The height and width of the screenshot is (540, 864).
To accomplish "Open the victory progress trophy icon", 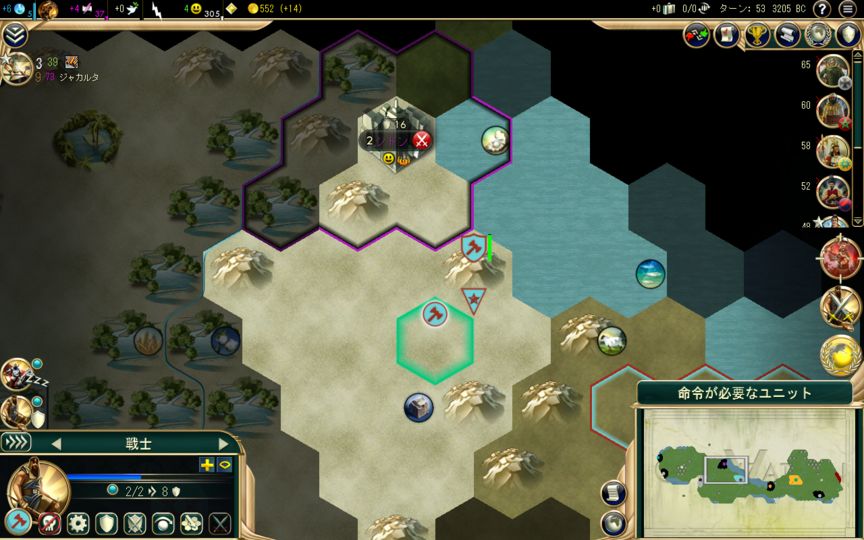I will tap(757, 36).
